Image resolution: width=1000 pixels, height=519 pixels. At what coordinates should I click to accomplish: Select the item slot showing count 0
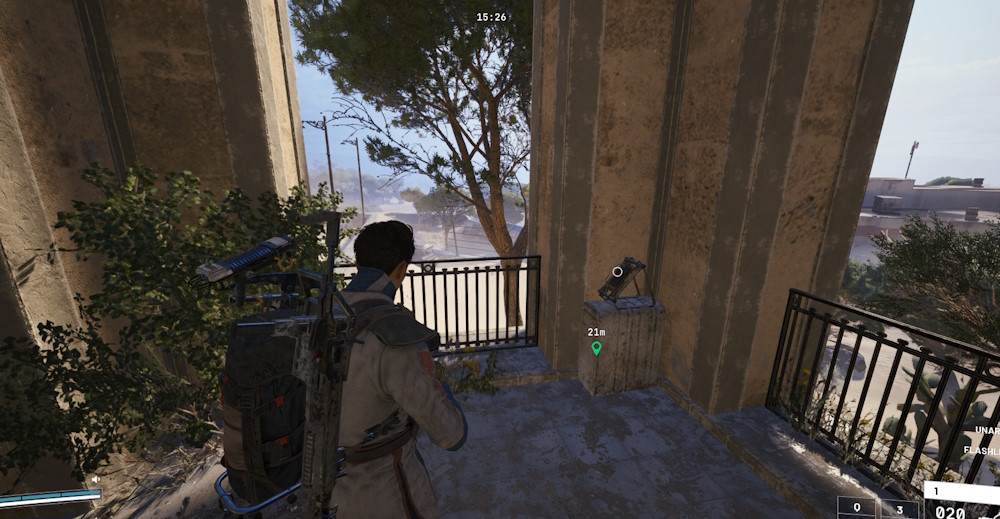coord(857,508)
